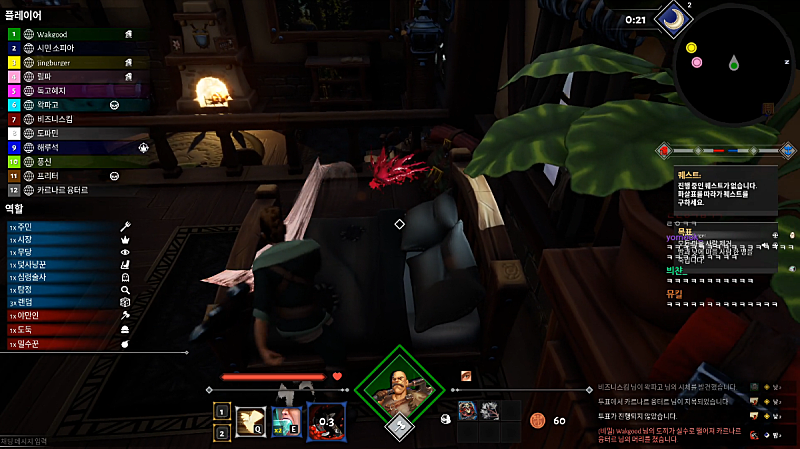Choose the jingburger player row
Viewport: 800px width, 449px height.
[x=60, y=61]
